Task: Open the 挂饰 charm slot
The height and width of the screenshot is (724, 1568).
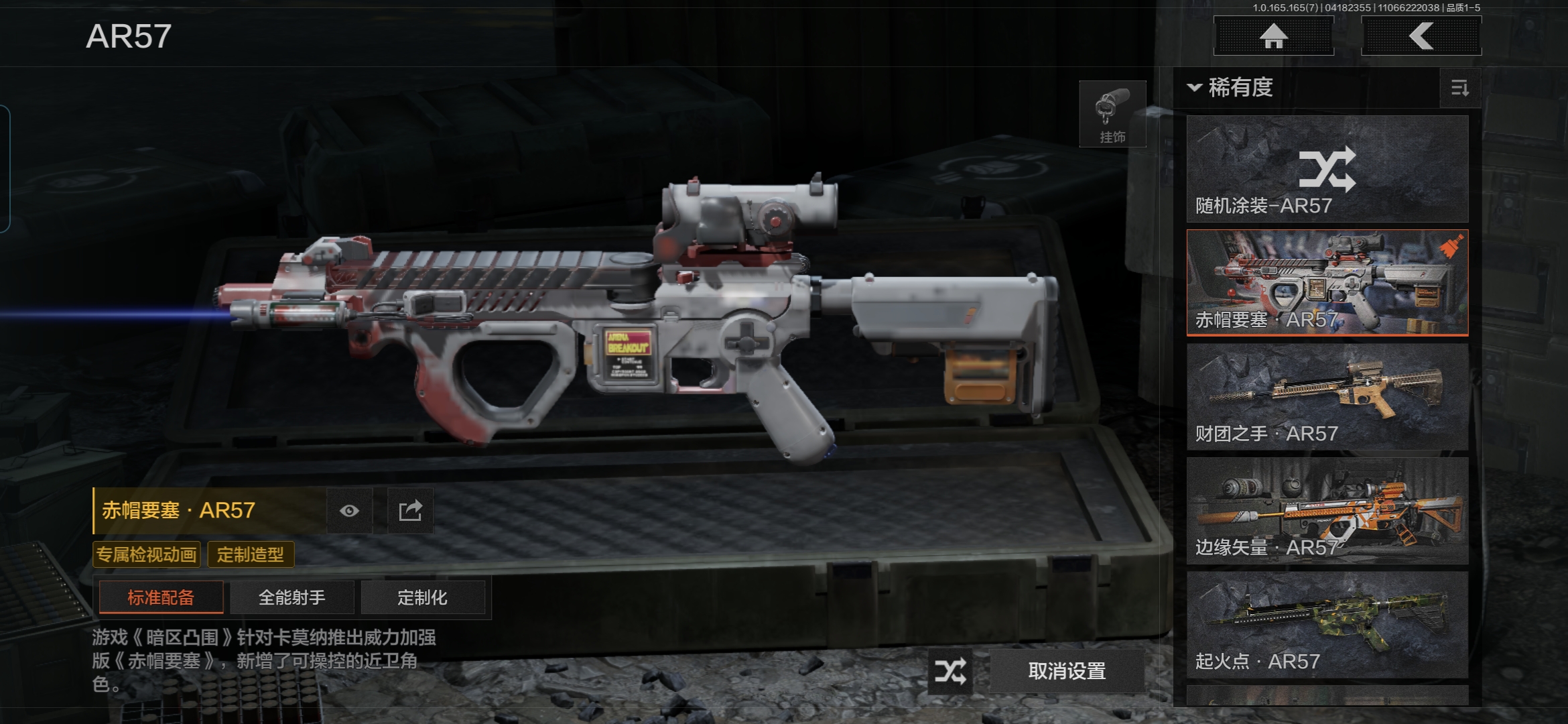Action: [x=1112, y=114]
